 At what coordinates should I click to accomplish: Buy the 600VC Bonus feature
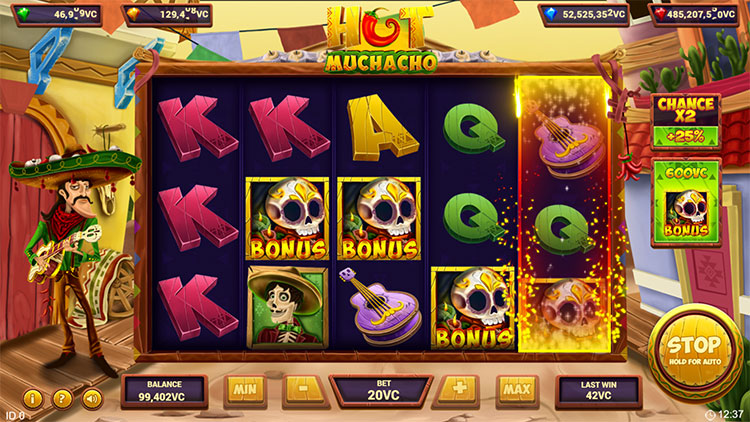tap(685, 202)
